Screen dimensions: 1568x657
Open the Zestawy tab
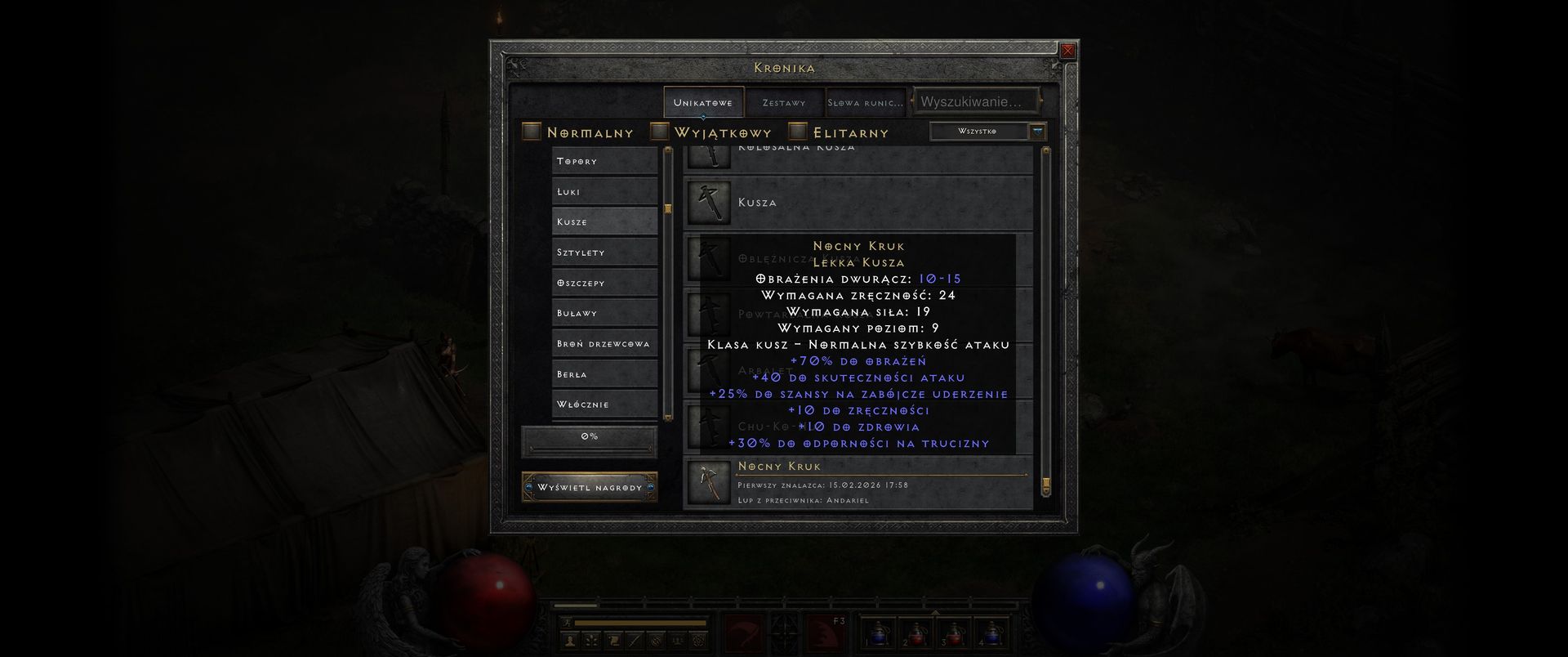pyautogui.click(x=784, y=103)
